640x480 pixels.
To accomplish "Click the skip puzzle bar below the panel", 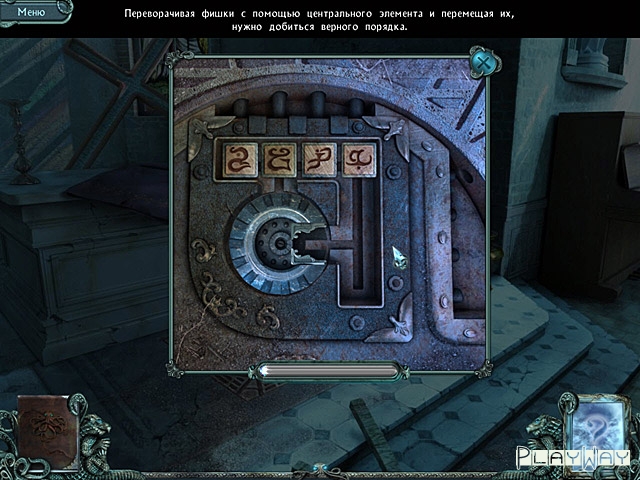I will click(x=328, y=371).
